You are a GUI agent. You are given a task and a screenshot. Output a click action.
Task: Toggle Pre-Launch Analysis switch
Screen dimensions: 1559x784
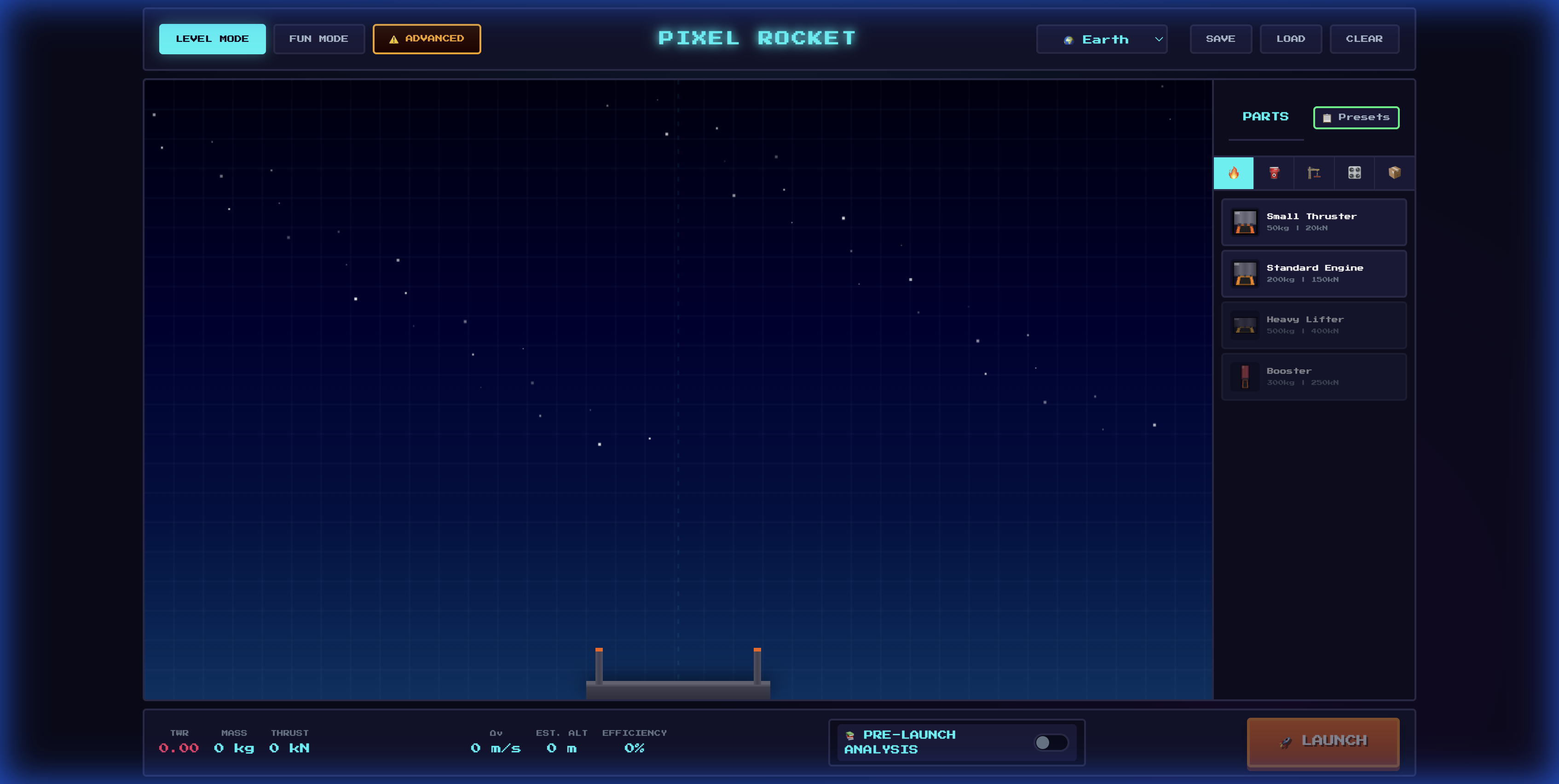[x=1051, y=742]
